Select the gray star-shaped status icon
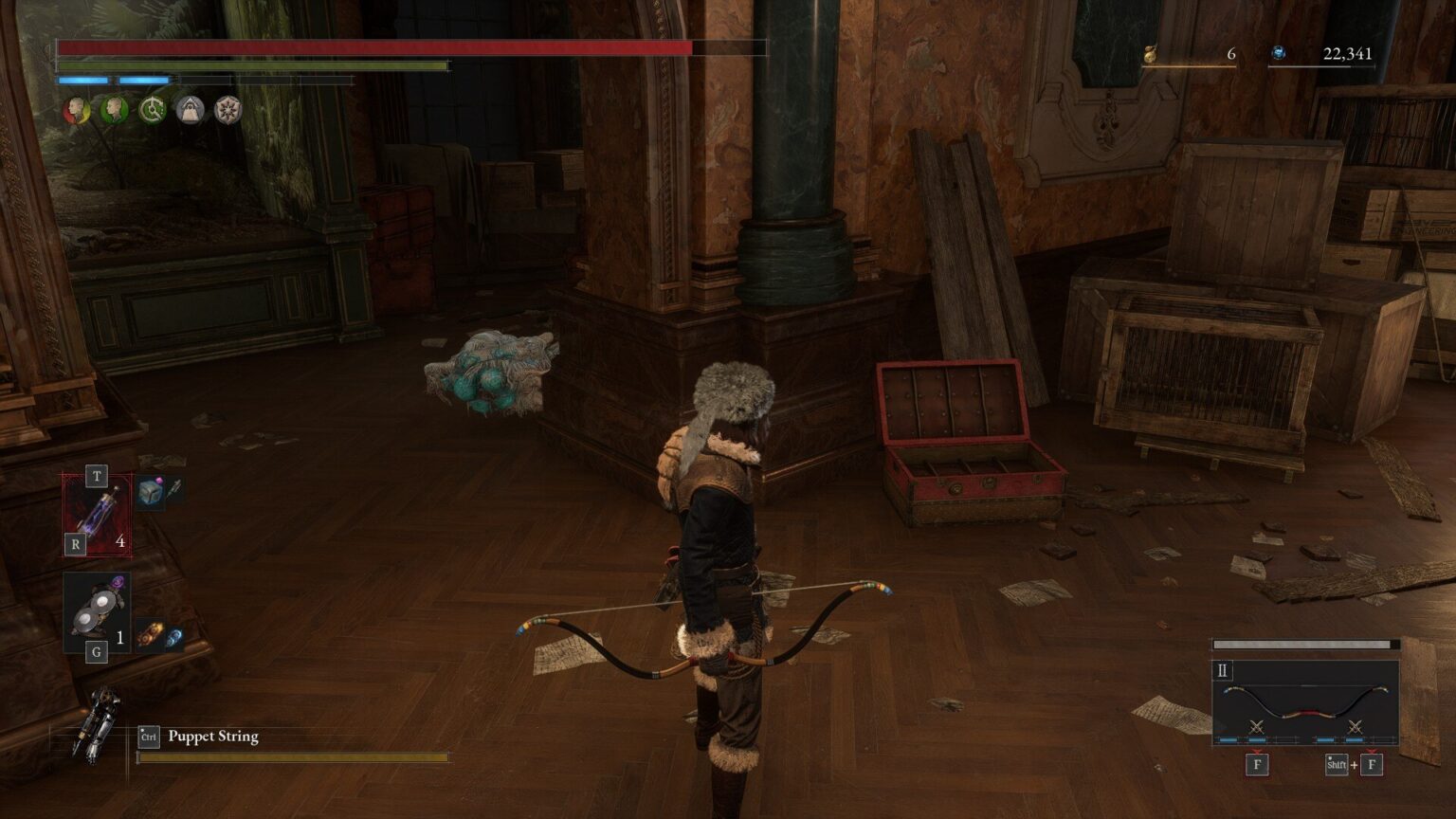The width and height of the screenshot is (1456, 819). (x=228, y=109)
